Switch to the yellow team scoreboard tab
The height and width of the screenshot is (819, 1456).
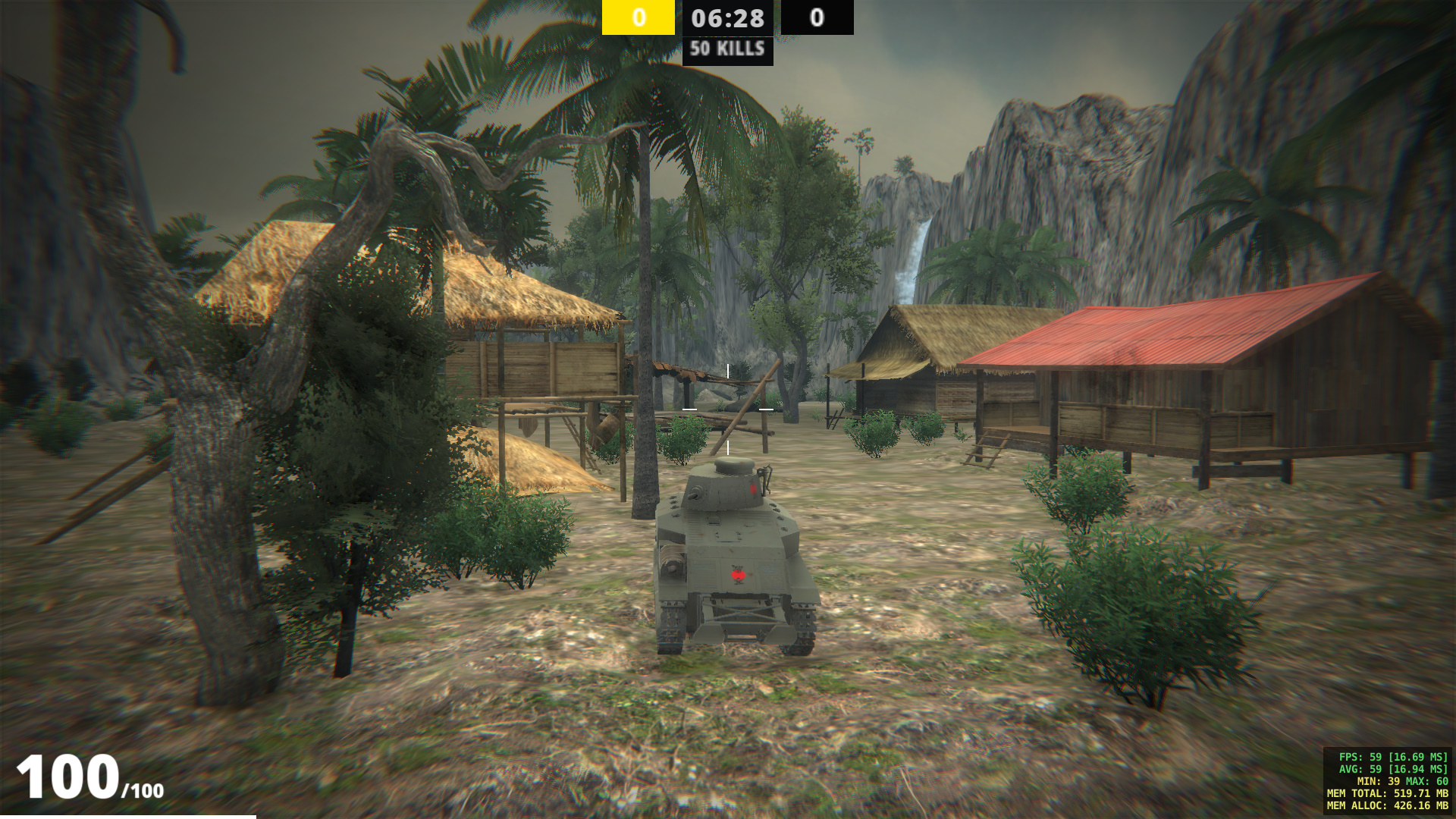point(637,17)
